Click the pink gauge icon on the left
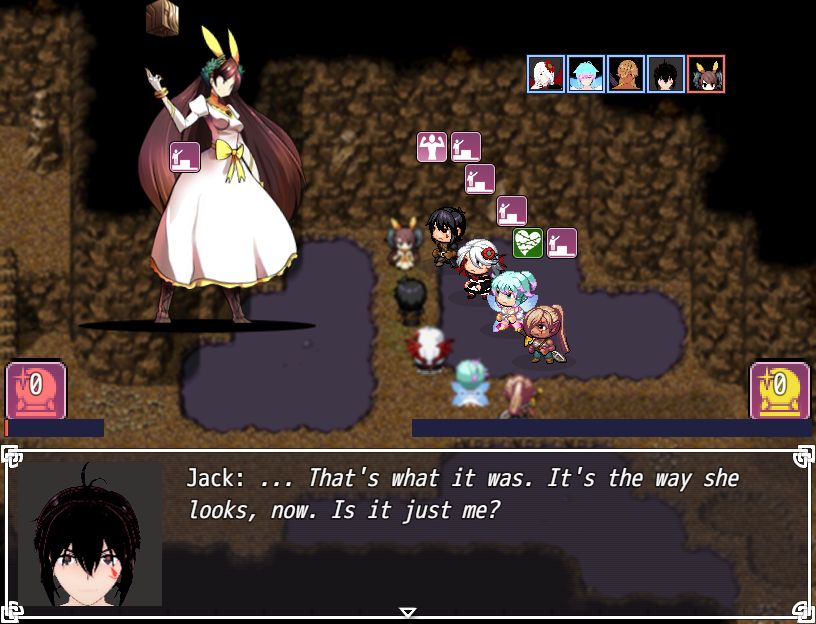This screenshot has width=816, height=624. [x=36, y=390]
